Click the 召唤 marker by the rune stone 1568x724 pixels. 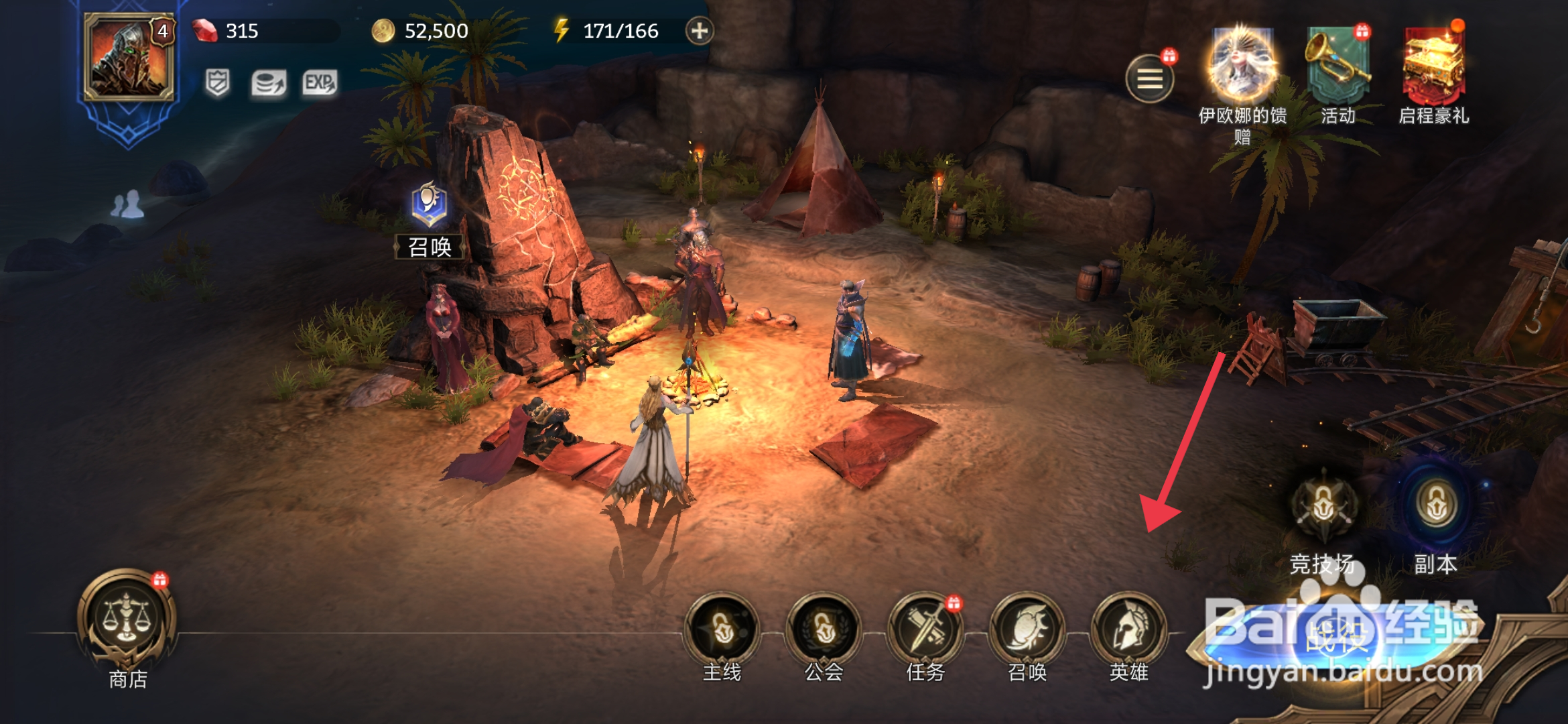tap(430, 220)
